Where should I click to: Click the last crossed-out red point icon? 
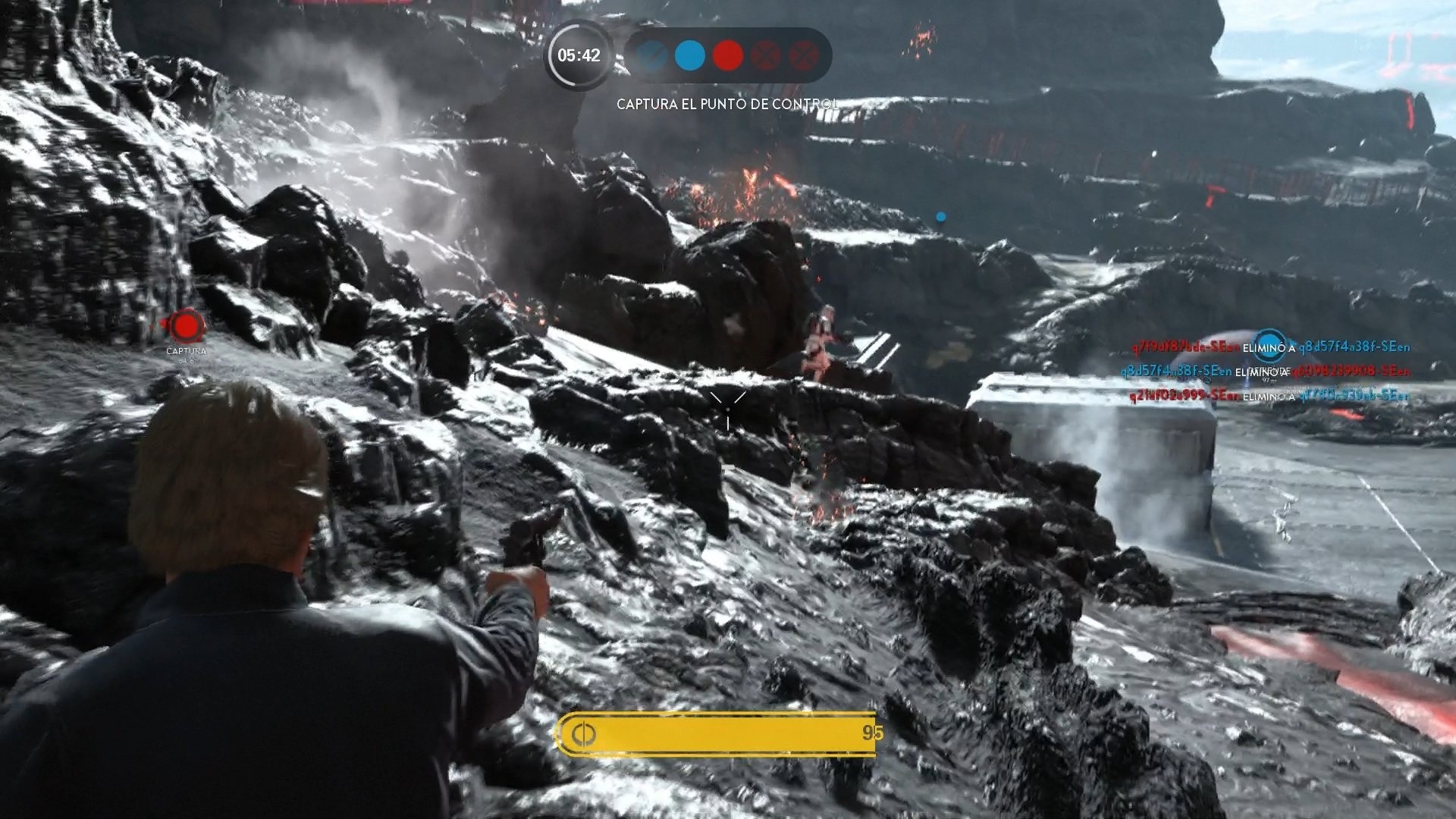804,55
